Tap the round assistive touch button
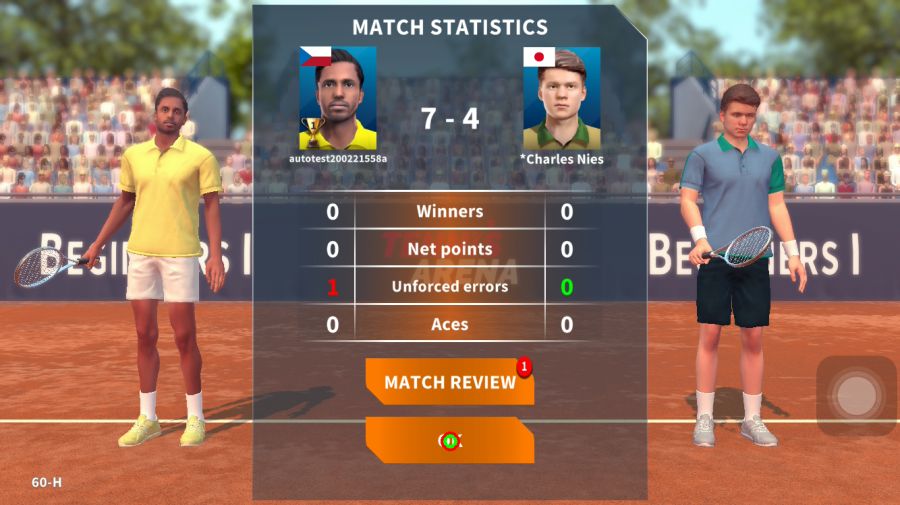This screenshot has height=505, width=900. pos(856,395)
